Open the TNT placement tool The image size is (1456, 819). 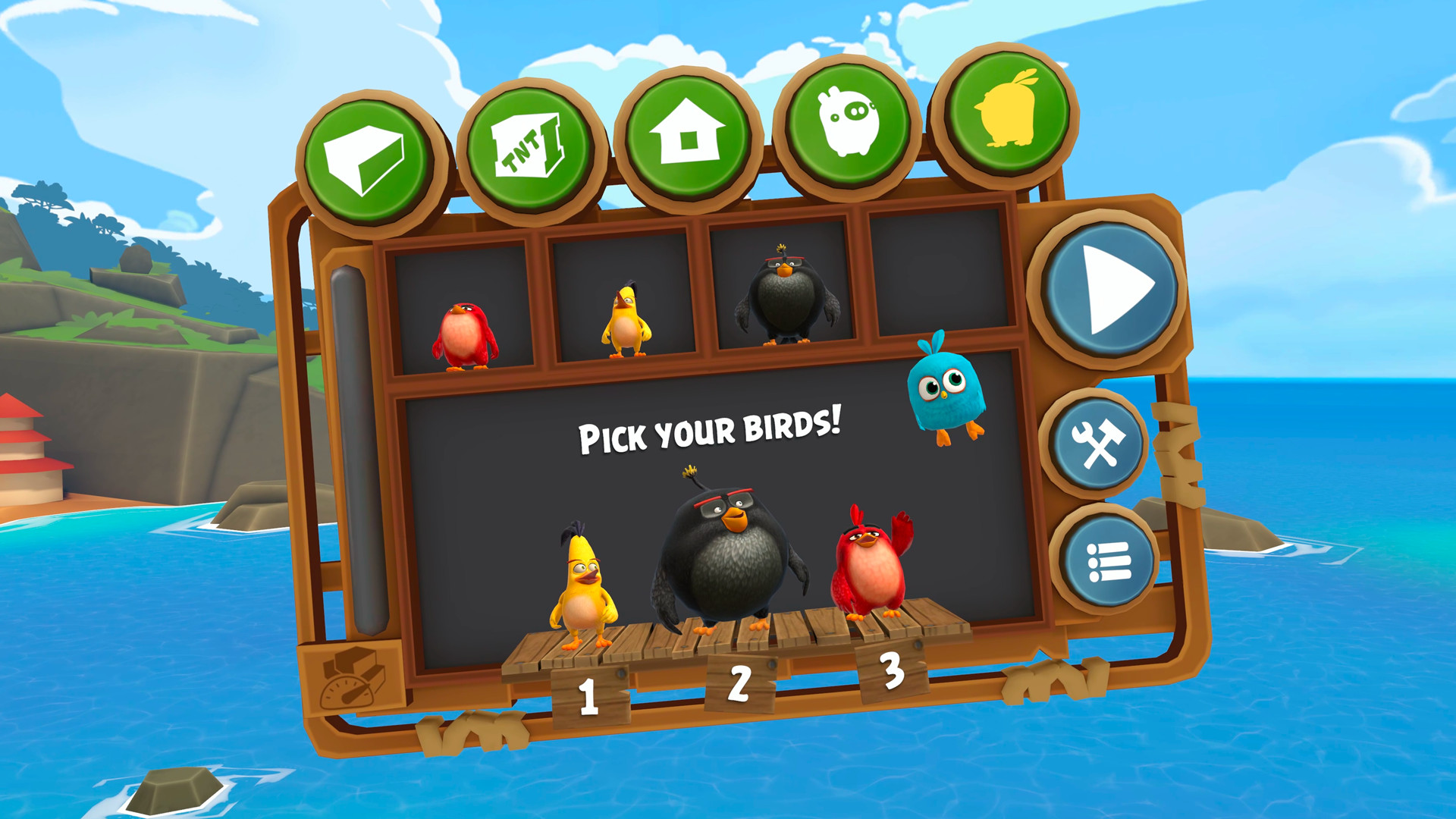tap(531, 144)
